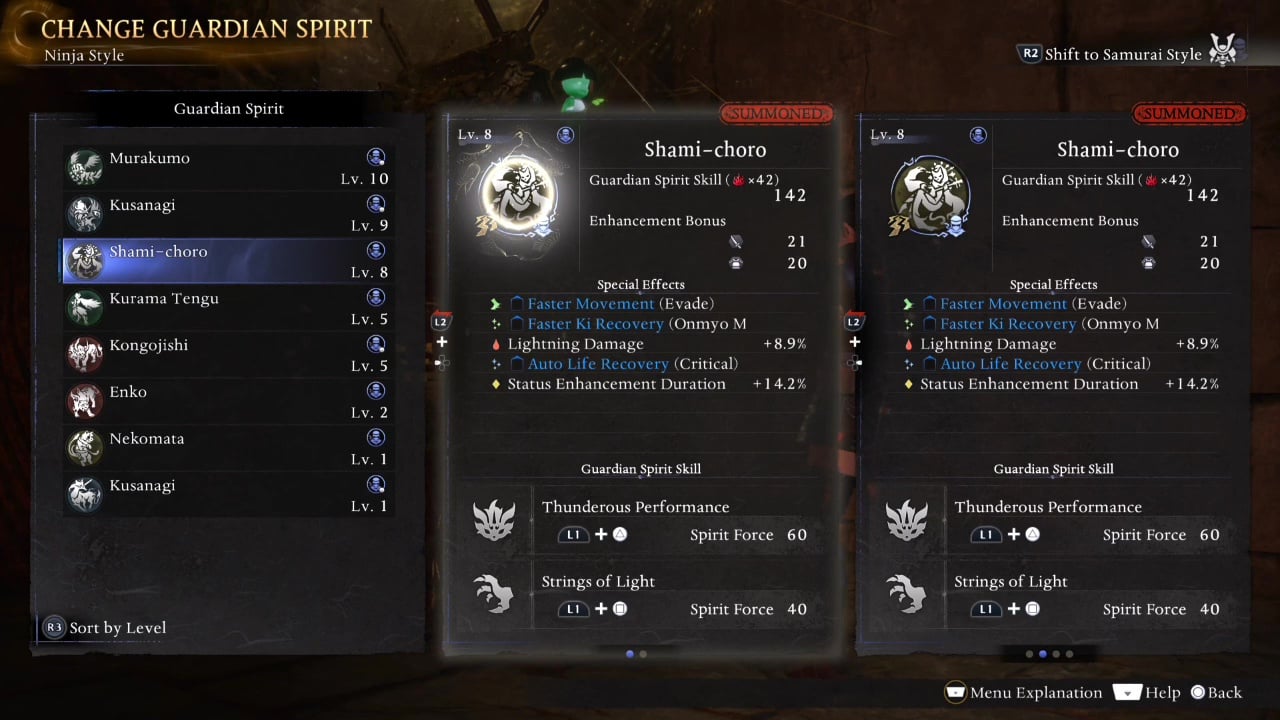Select the Kongojishi guardian spirit

[x=228, y=355]
